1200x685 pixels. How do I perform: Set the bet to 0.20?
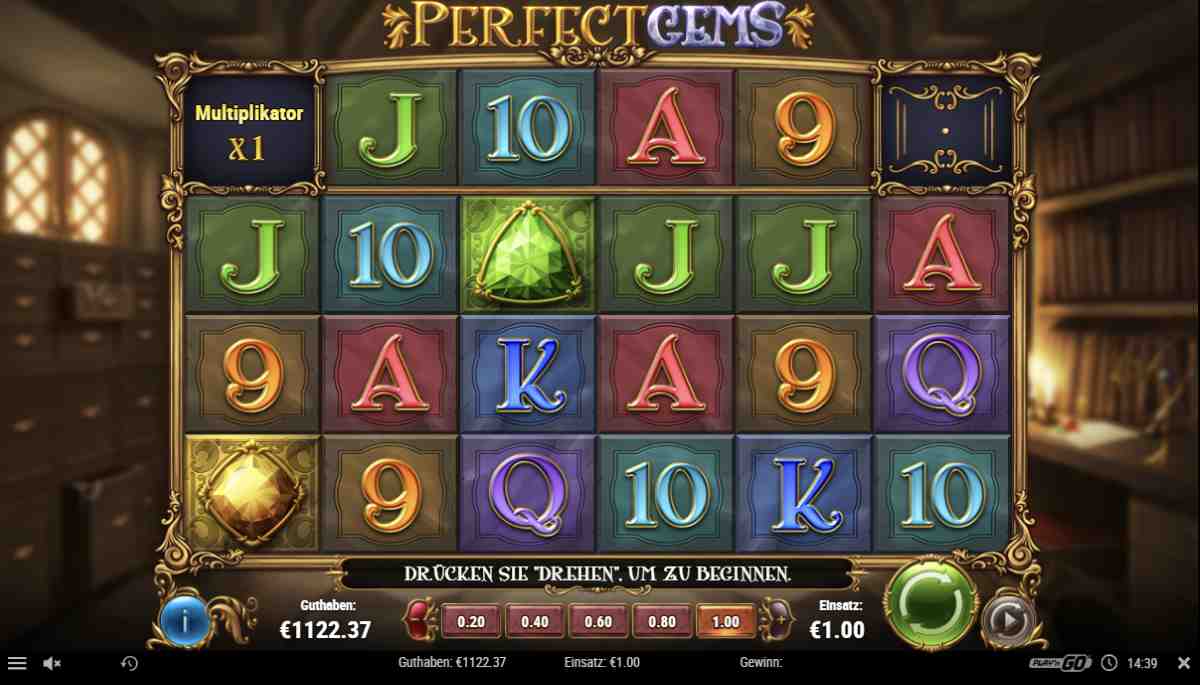point(471,621)
